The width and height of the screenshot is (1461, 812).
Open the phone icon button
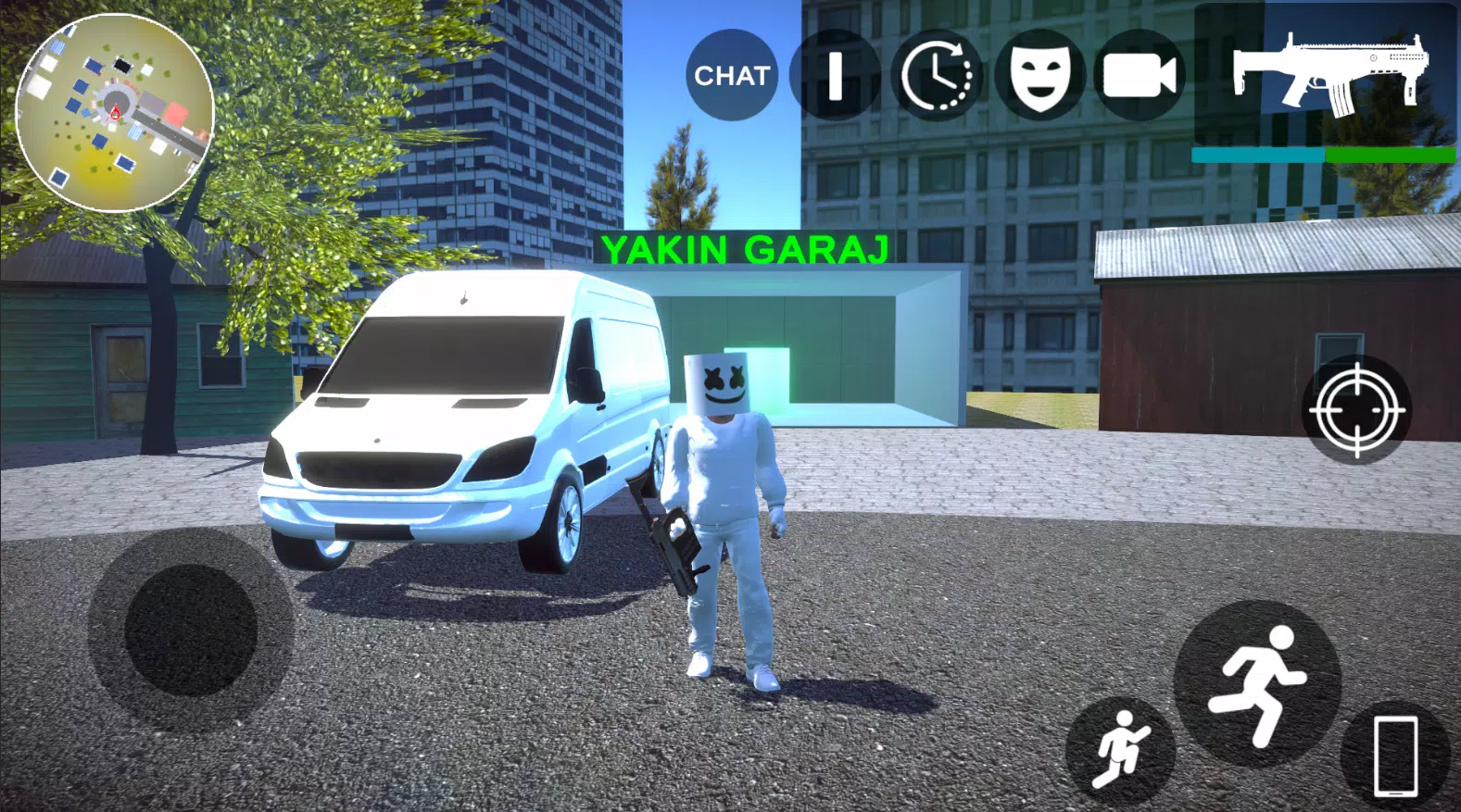[x=1395, y=755]
